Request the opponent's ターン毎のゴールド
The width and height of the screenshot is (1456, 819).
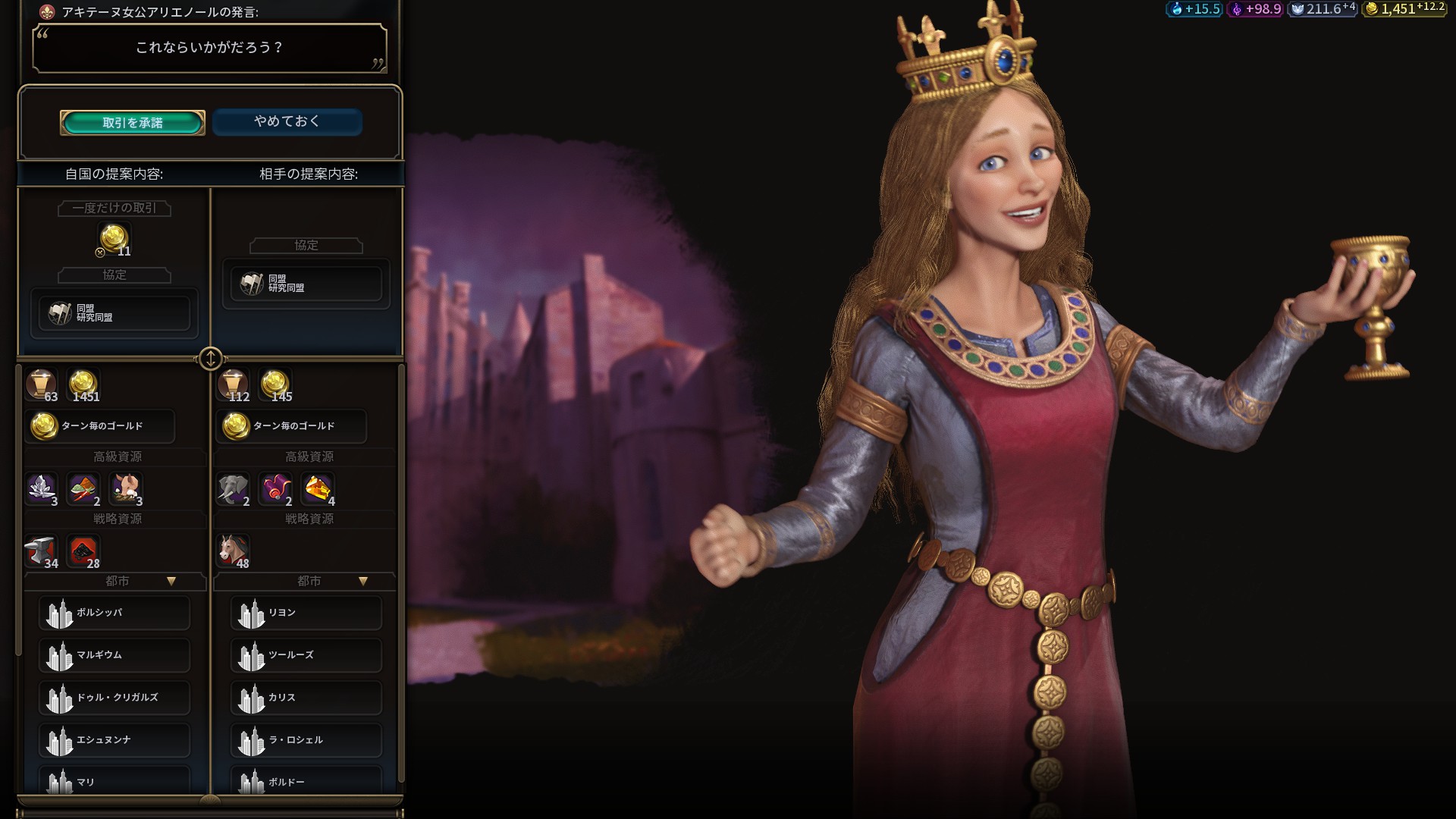(x=291, y=426)
